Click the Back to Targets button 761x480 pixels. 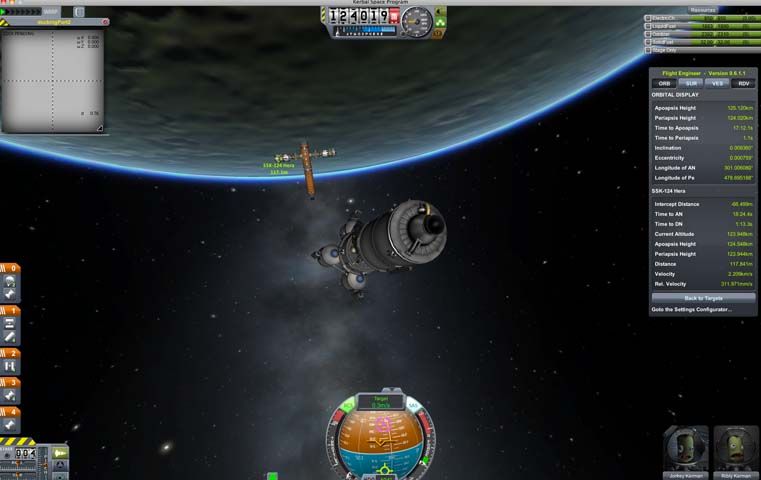[x=703, y=298]
